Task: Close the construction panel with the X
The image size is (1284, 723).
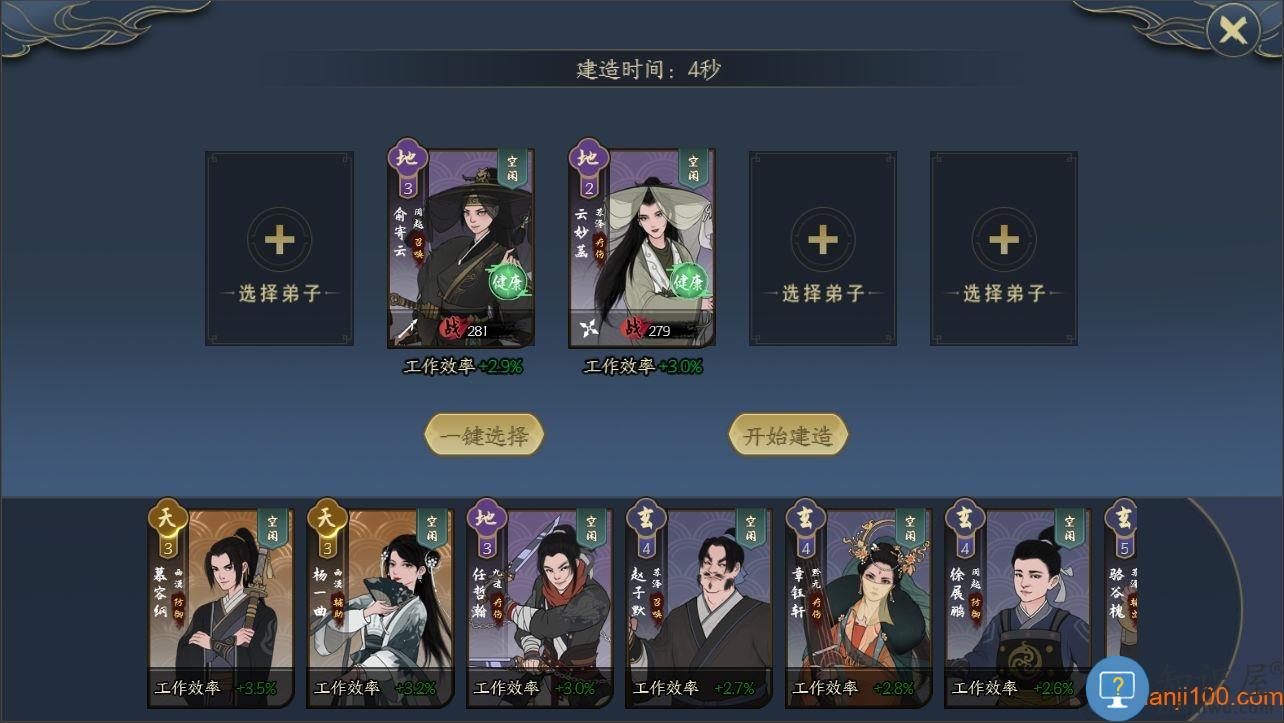Action: coord(1232,31)
